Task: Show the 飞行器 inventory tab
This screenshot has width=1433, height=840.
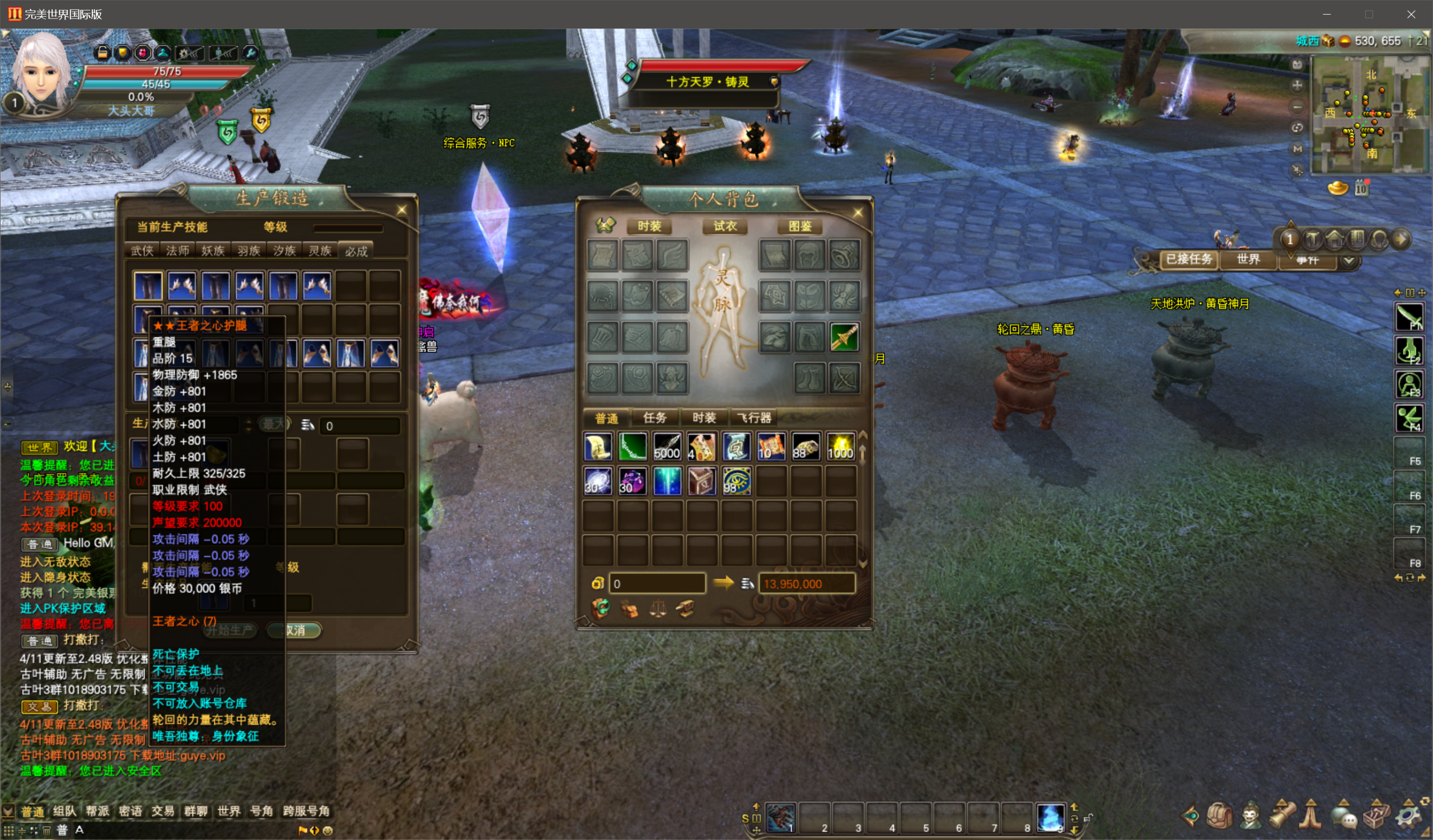Action: point(754,417)
